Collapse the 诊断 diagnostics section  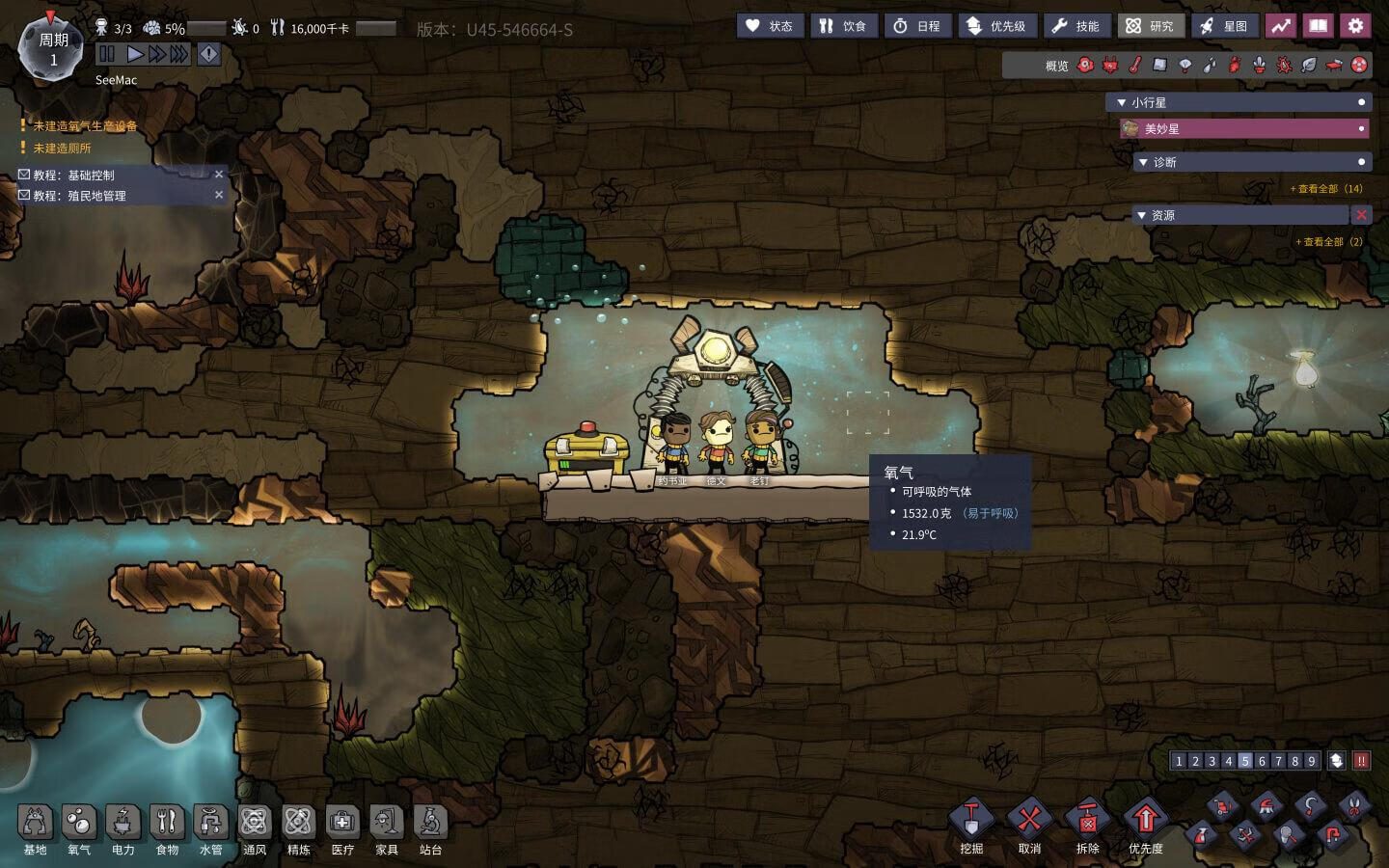(x=1143, y=162)
